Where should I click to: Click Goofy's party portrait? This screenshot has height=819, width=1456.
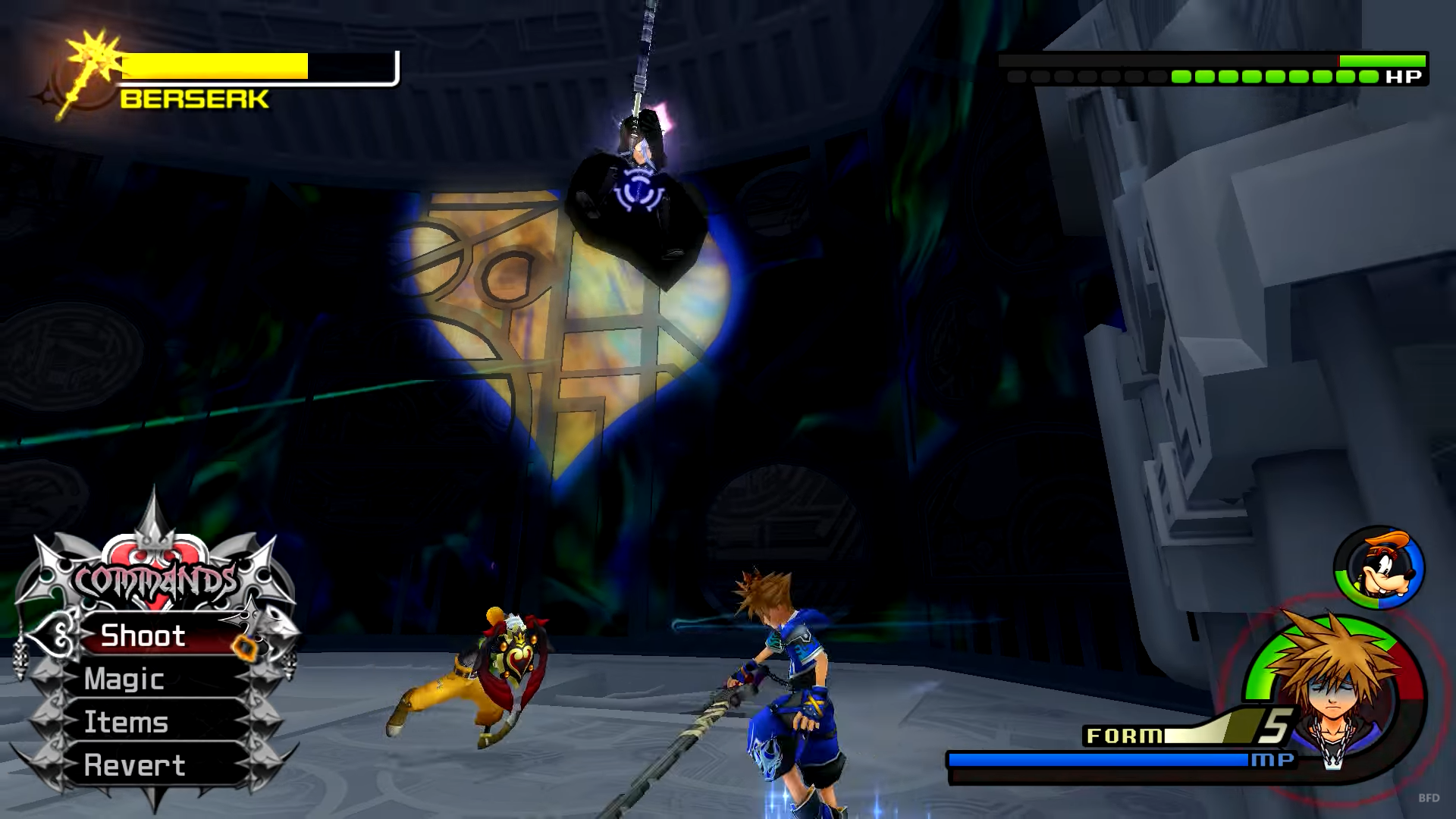click(1379, 568)
